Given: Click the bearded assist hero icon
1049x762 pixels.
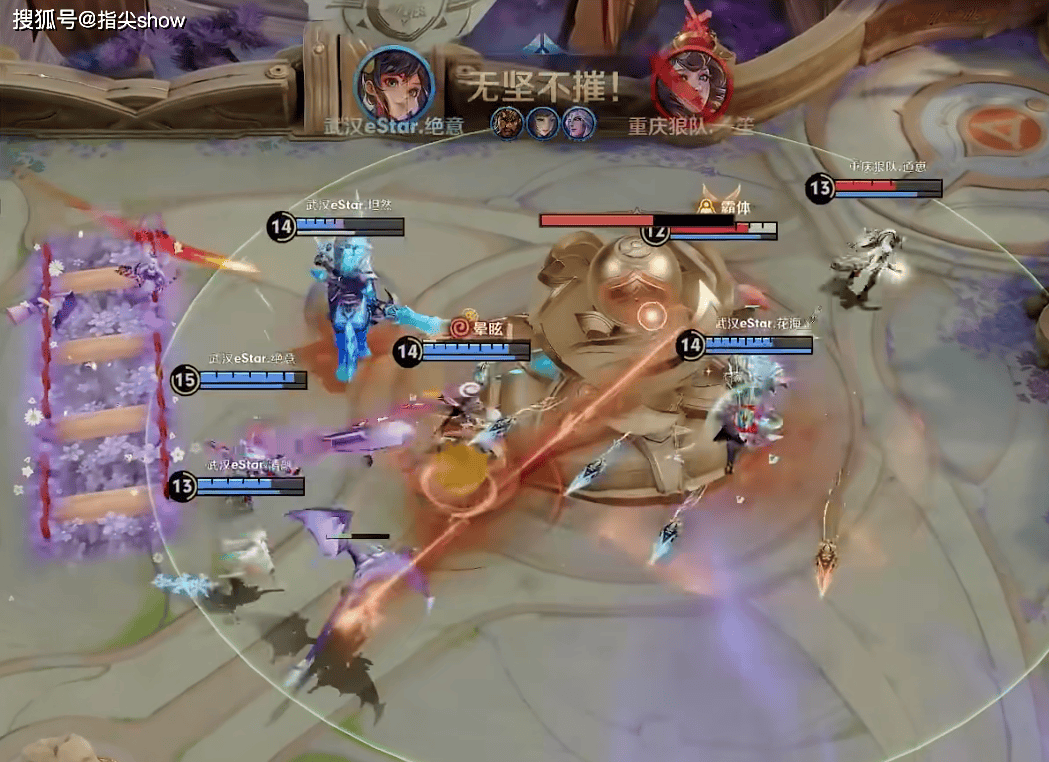Looking at the screenshot, I should (x=508, y=123).
